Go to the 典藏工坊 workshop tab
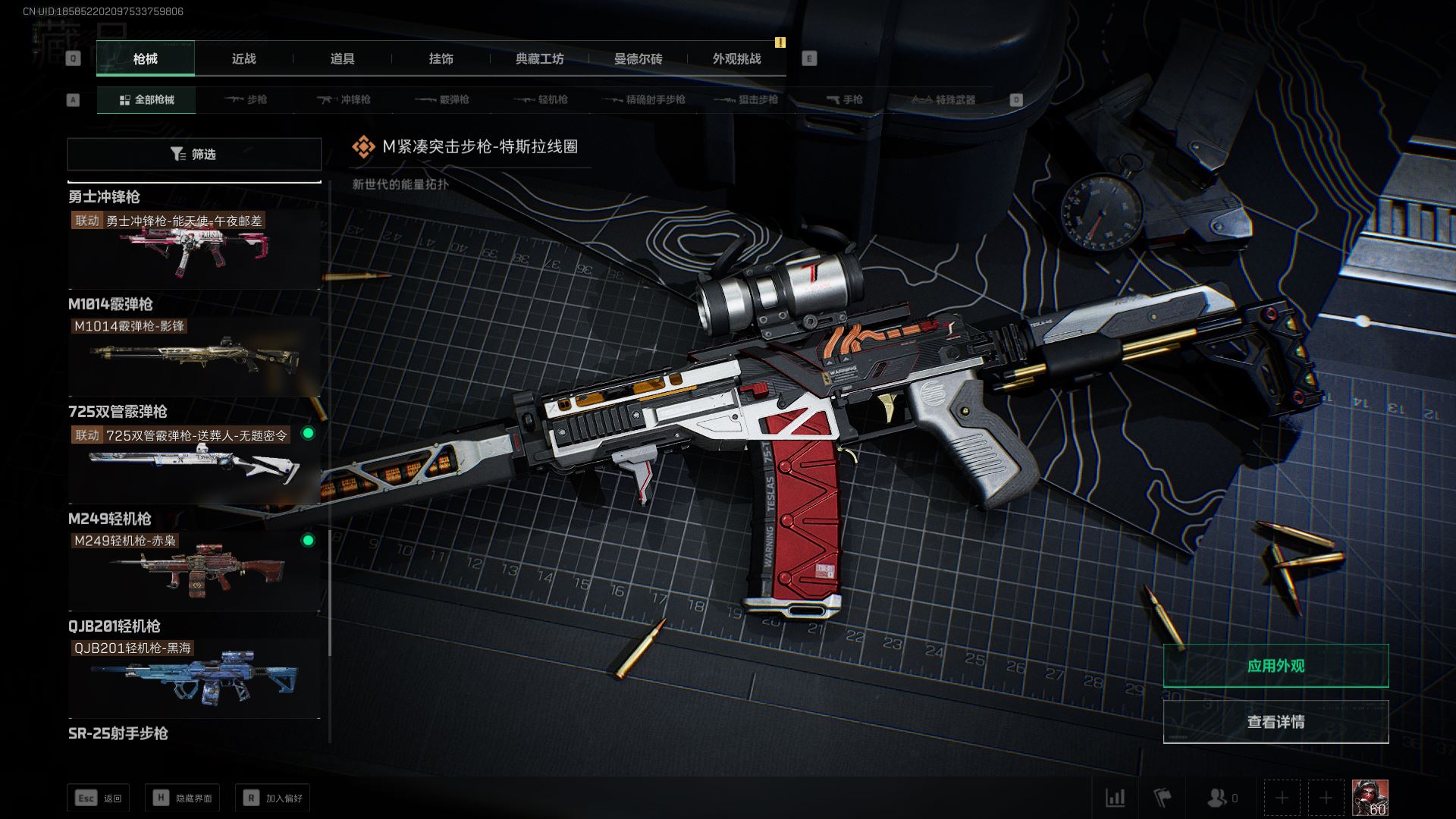 tap(539, 59)
